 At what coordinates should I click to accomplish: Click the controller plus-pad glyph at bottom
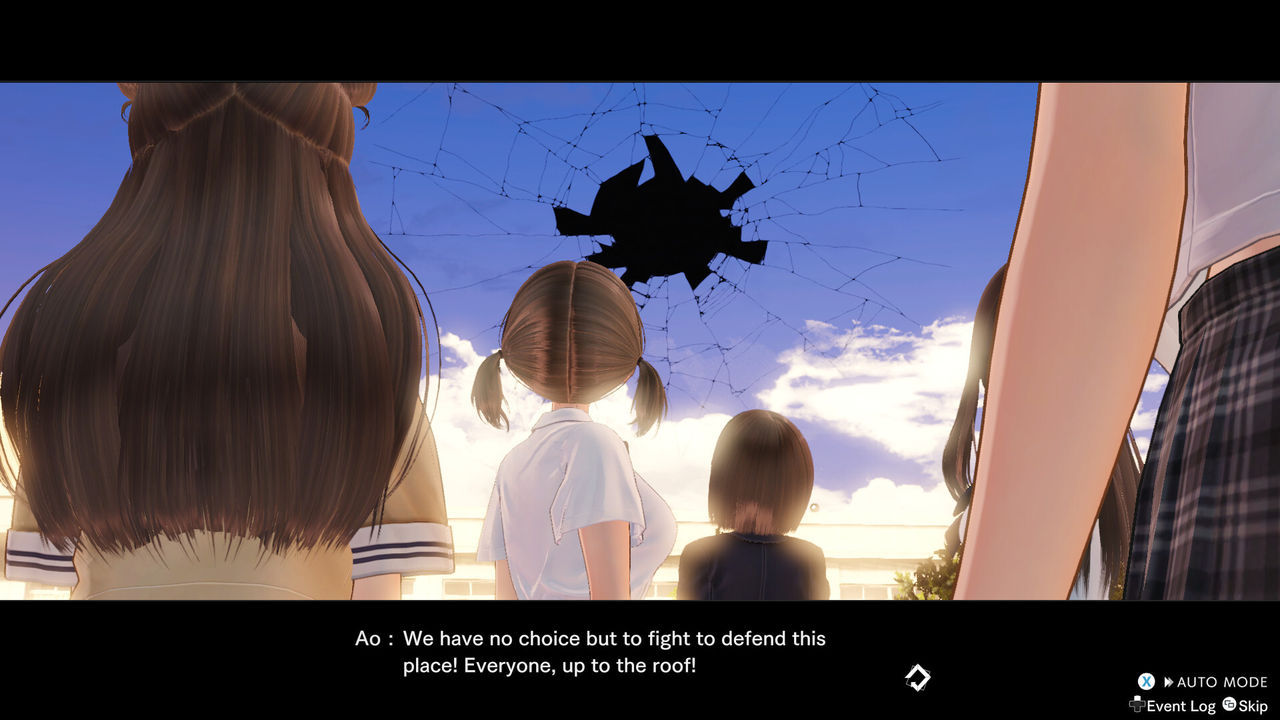(1137, 705)
